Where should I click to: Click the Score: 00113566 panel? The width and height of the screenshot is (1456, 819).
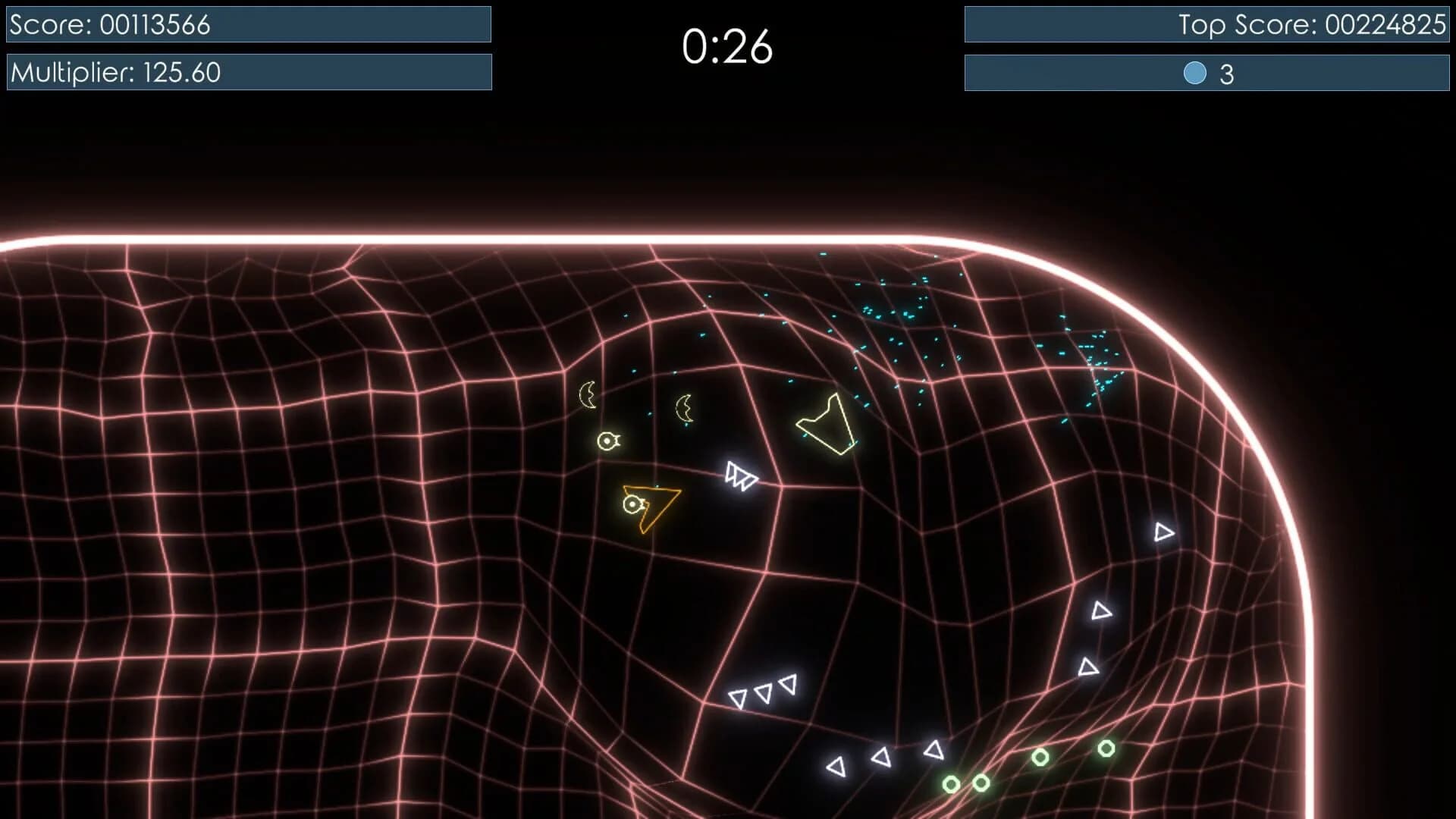pos(246,24)
